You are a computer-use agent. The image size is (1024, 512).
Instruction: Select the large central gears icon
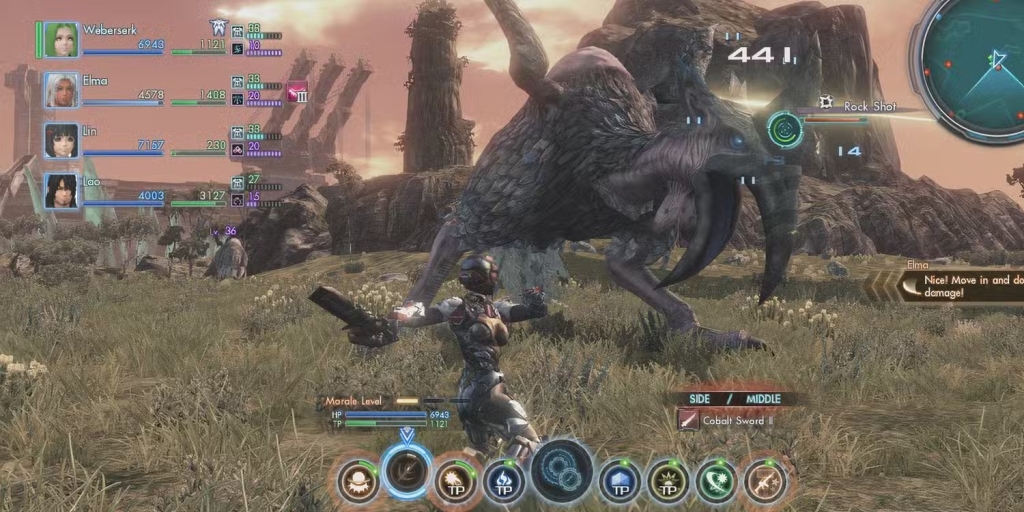[x=562, y=471]
